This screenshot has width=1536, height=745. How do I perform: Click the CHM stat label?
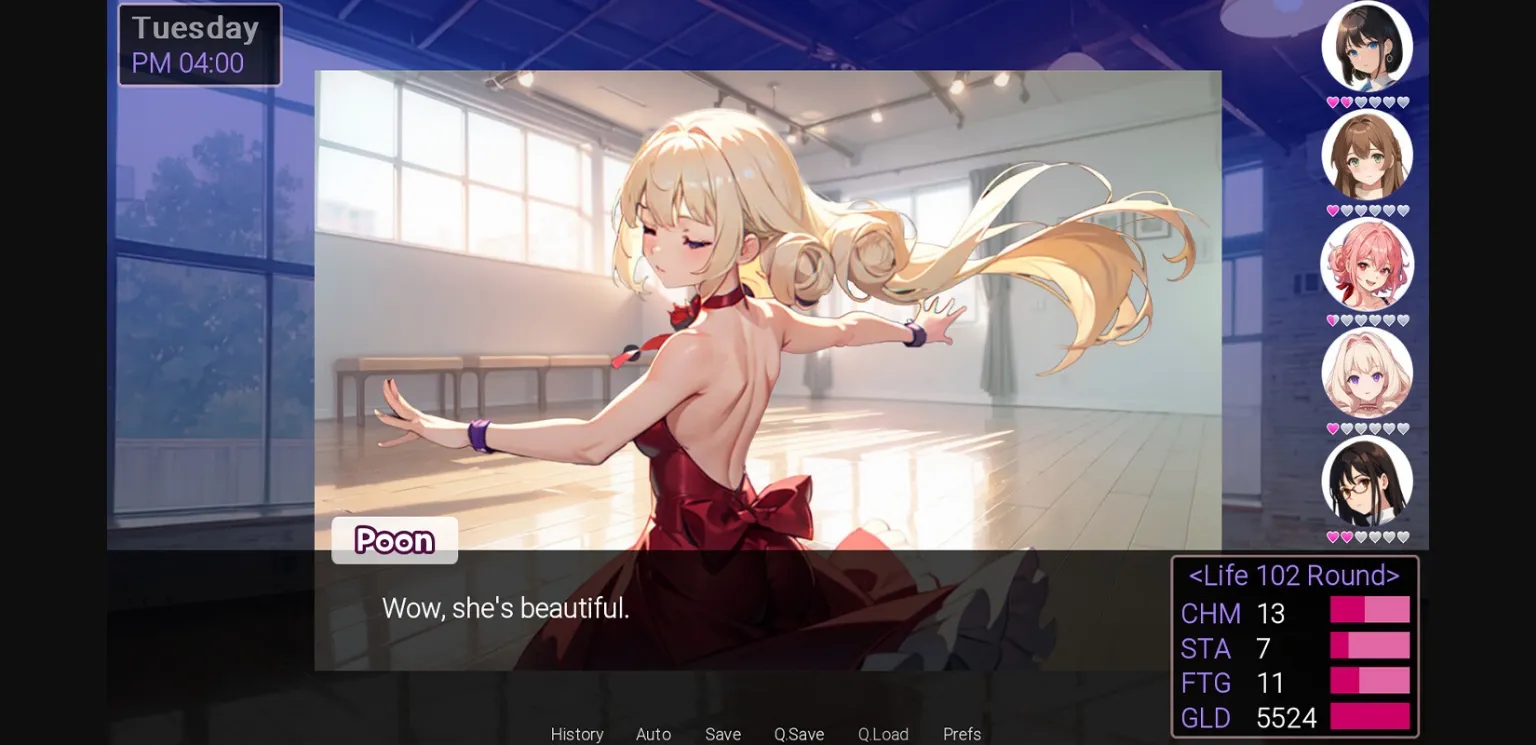point(1211,614)
